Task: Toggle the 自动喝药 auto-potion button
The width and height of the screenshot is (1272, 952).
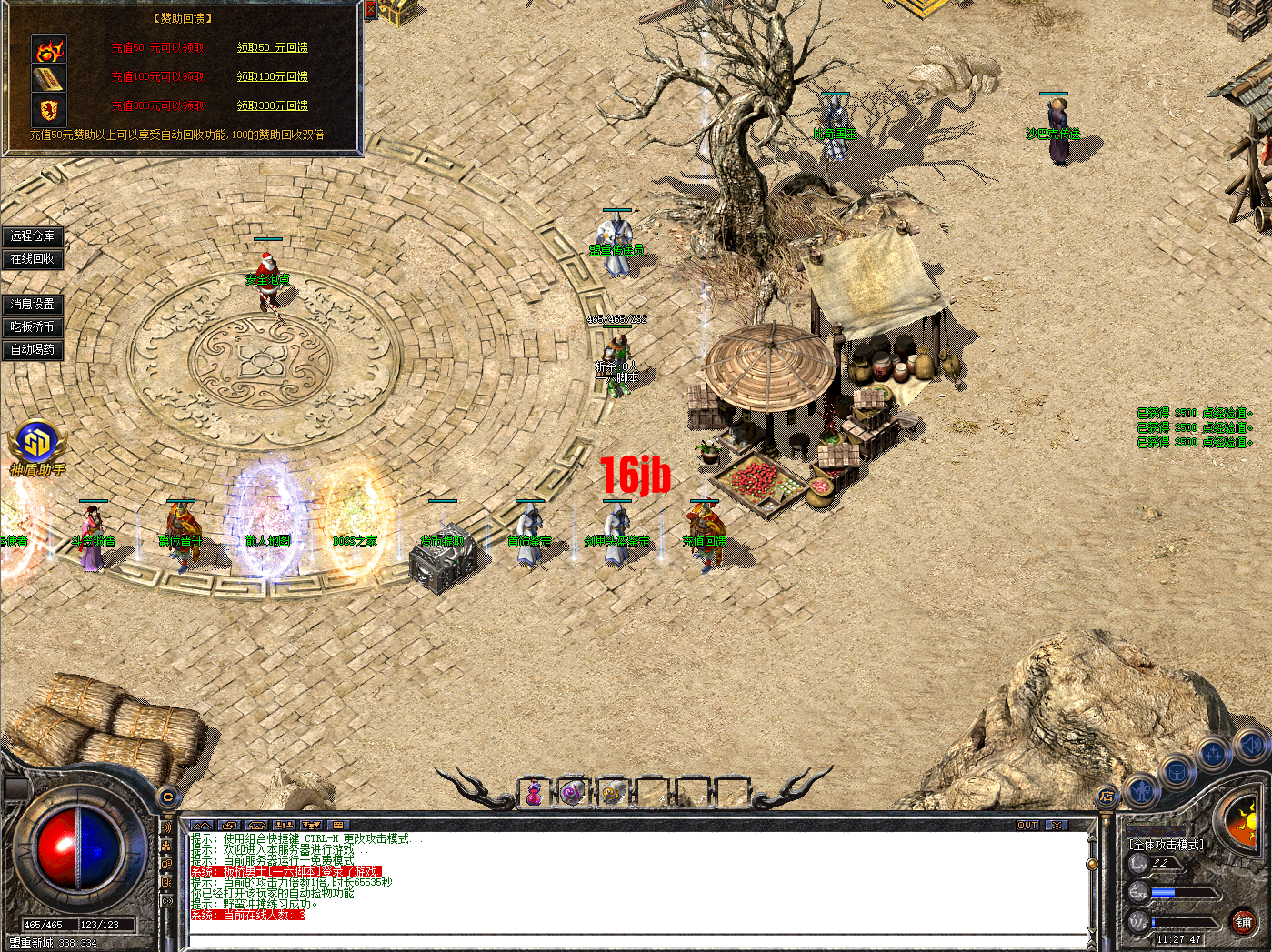Action: pyautogui.click(x=33, y=349)
